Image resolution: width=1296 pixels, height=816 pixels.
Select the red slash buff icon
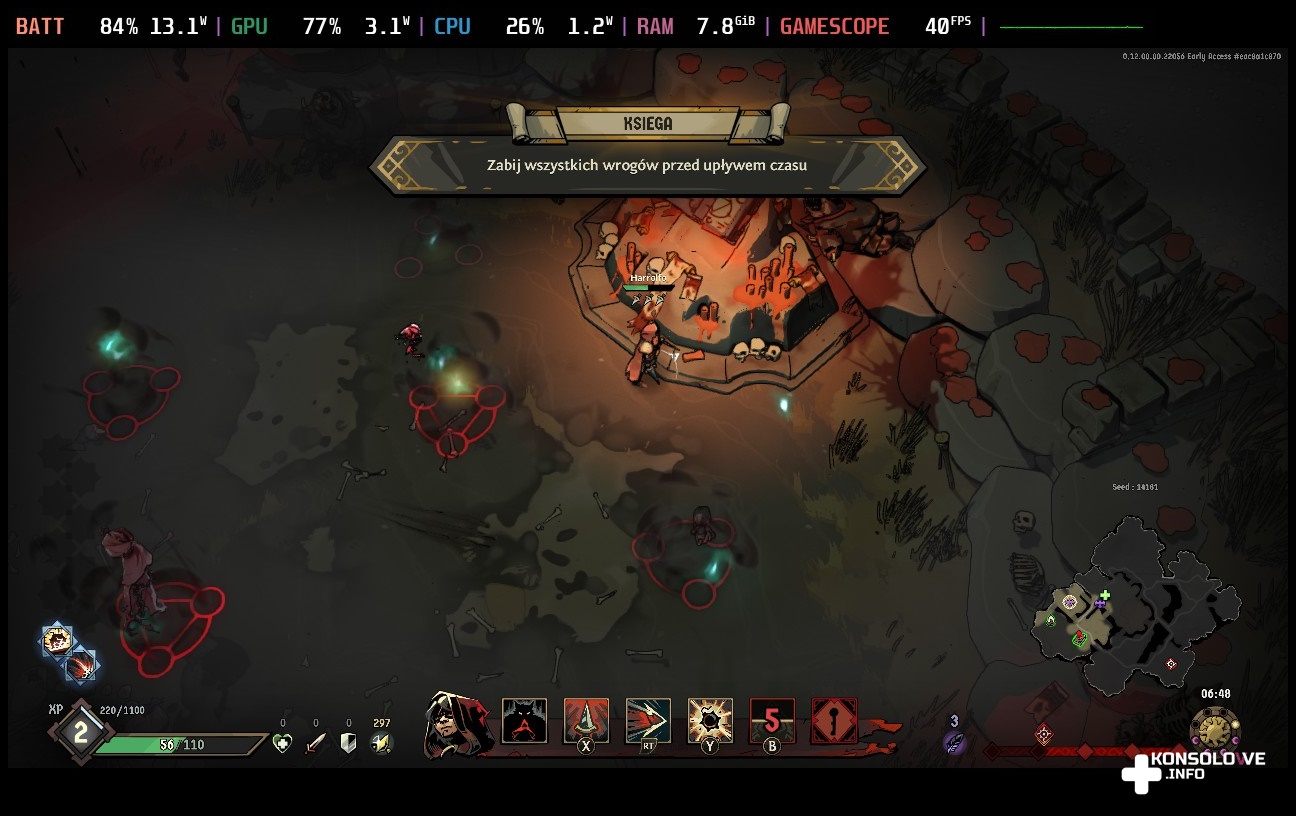(x=81, y=666)
